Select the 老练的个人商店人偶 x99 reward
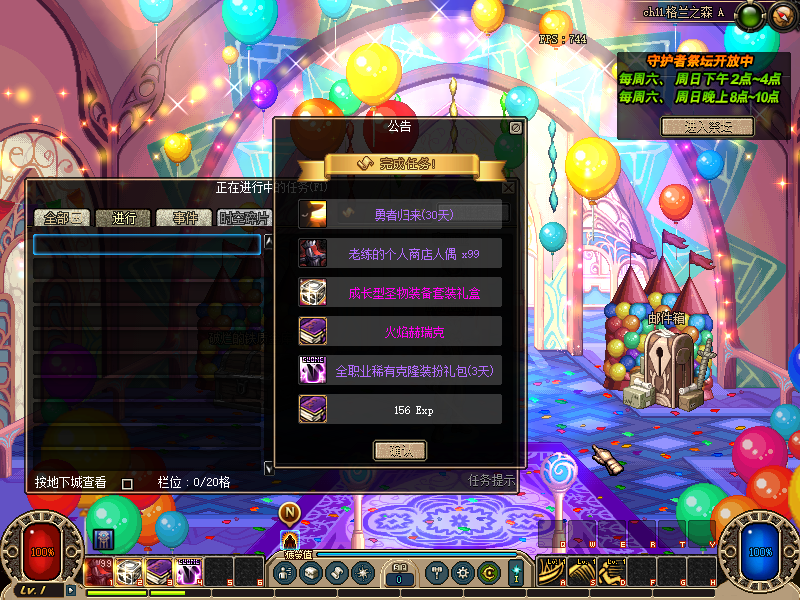 tap(400, 253)
